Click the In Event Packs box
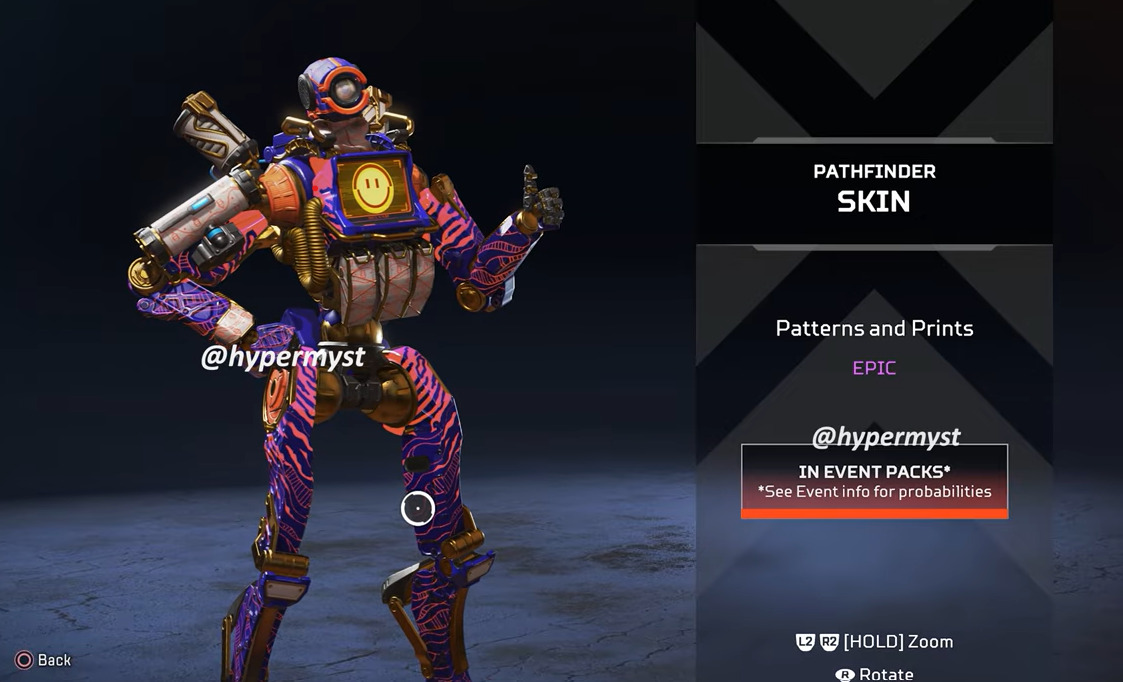 874,481
